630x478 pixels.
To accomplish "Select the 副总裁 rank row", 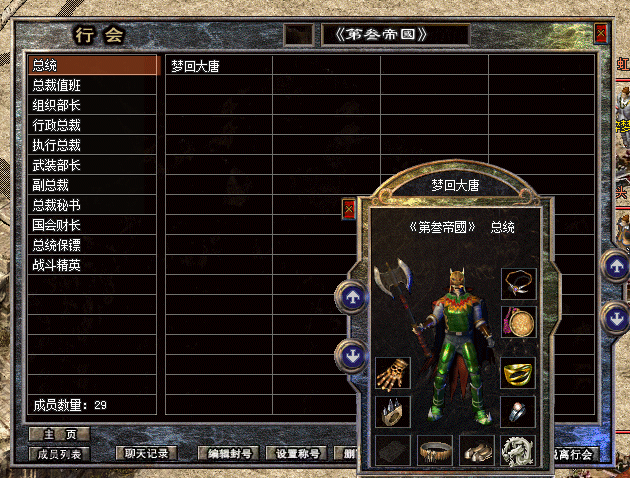I will (92, 186).
